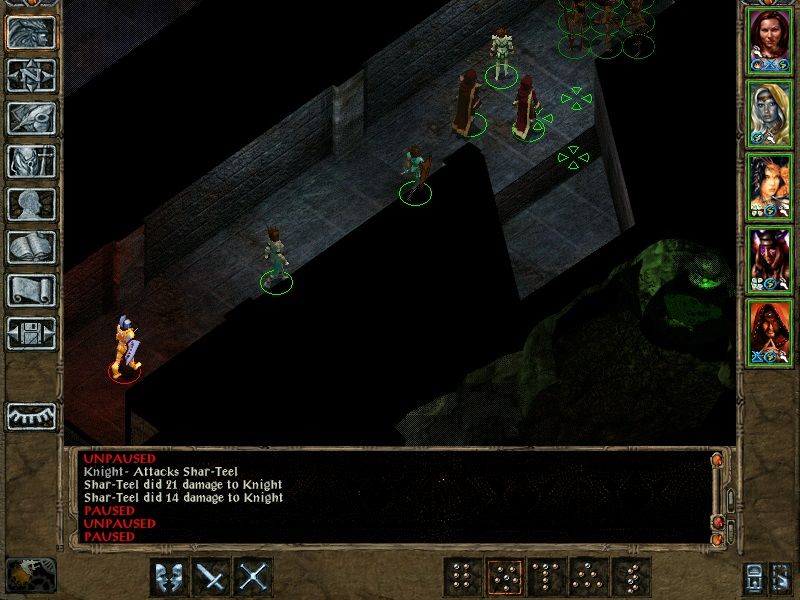Choose the highlighted five-dot formation

coord(503,577)
